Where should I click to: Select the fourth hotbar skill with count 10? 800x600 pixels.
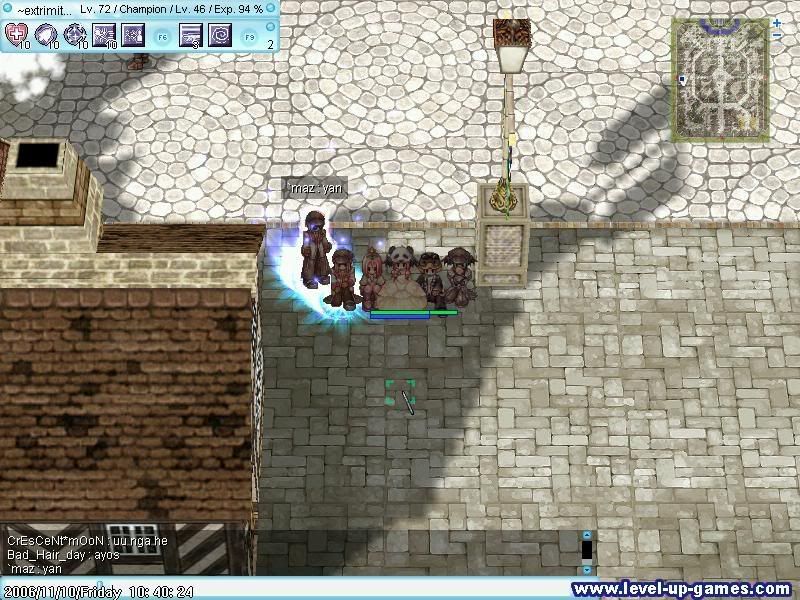(x=104, y=36)
